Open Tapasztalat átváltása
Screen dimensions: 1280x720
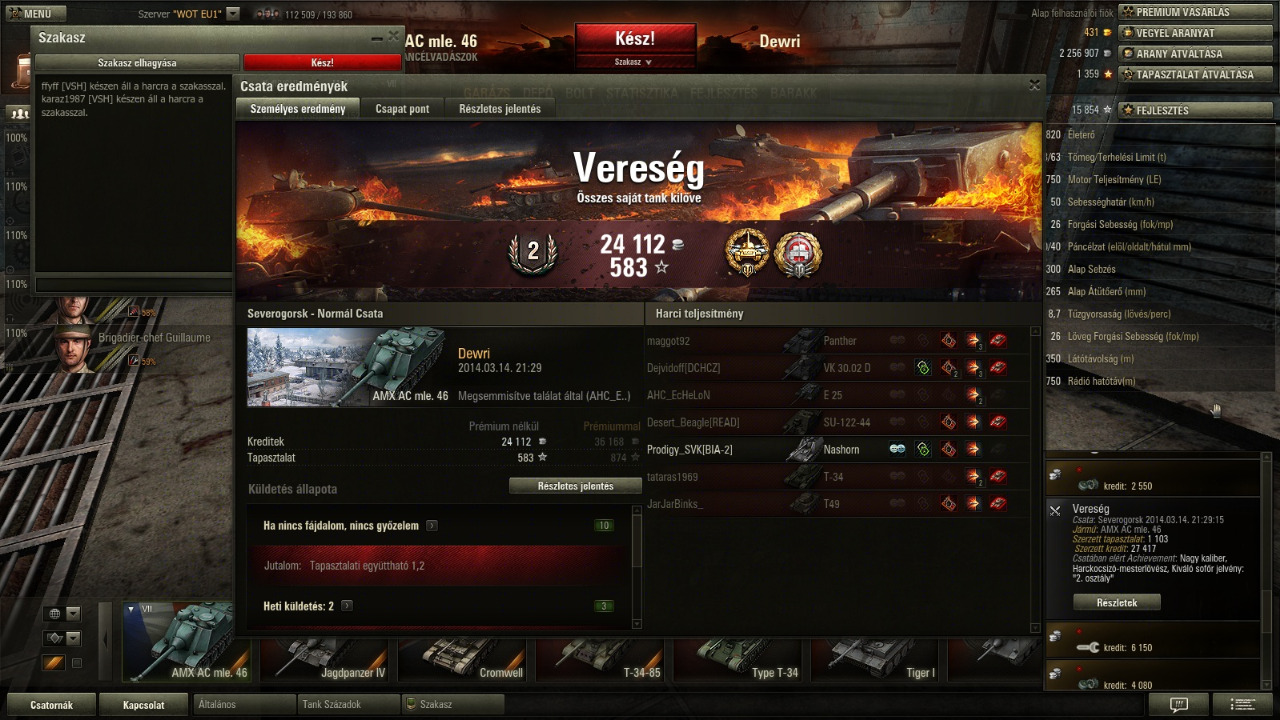click(1186, 74)
